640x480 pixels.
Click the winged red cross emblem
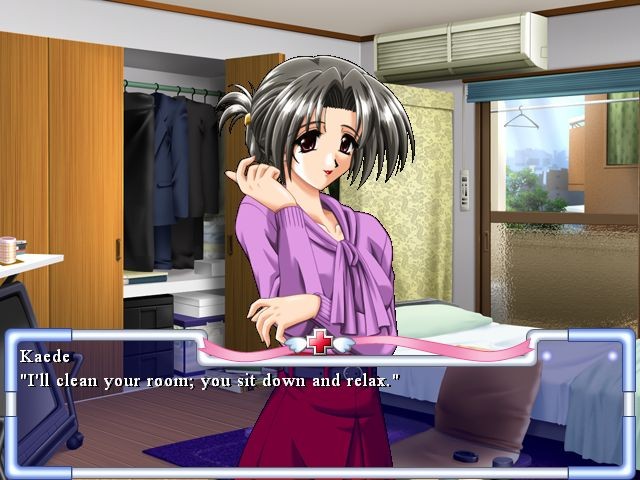click(x=320, y=343)
